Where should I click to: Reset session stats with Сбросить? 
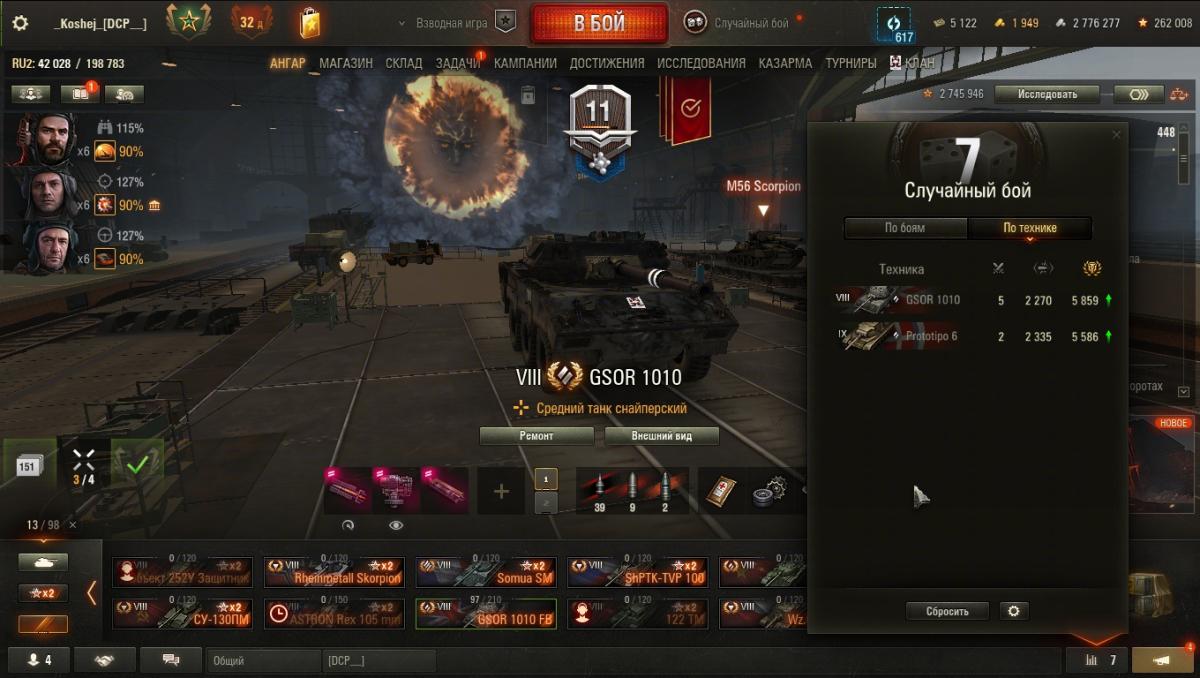click(x=947, y=611)
